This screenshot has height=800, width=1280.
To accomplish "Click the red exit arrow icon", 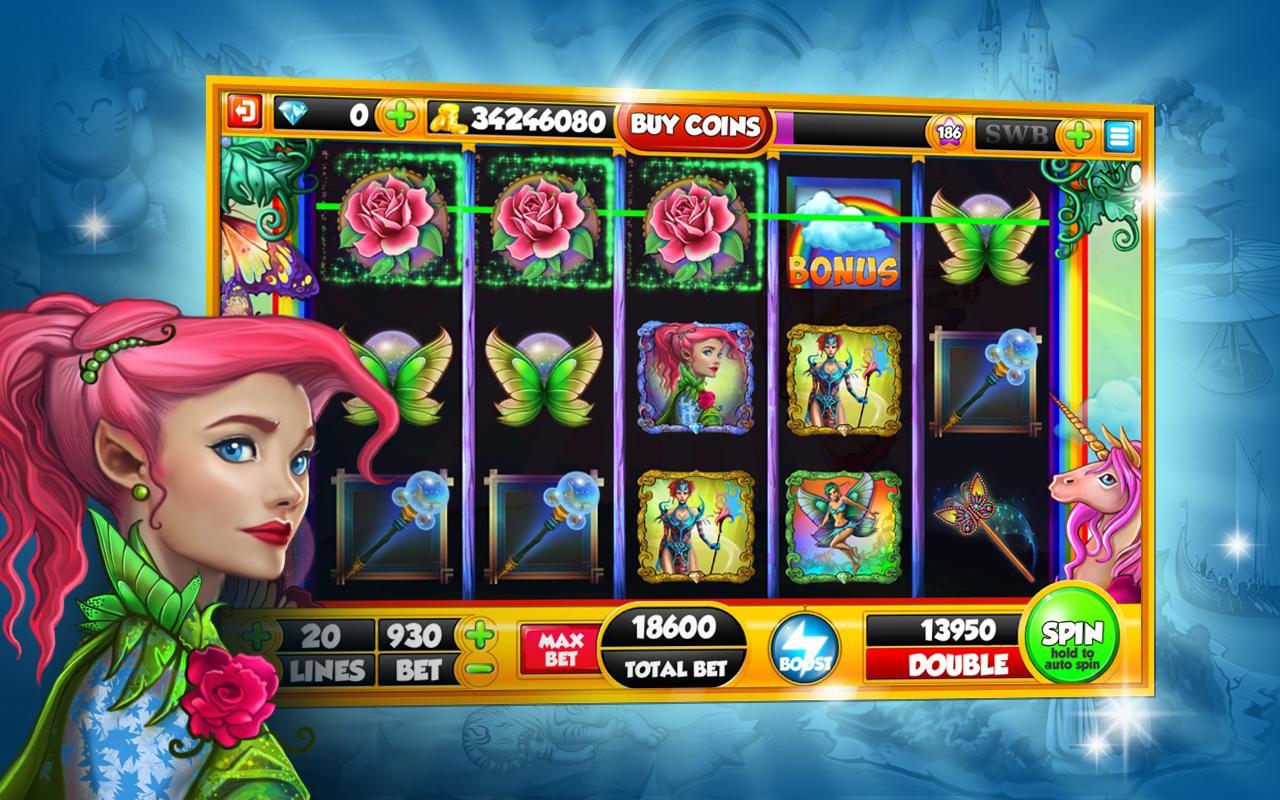I will 245,114.
